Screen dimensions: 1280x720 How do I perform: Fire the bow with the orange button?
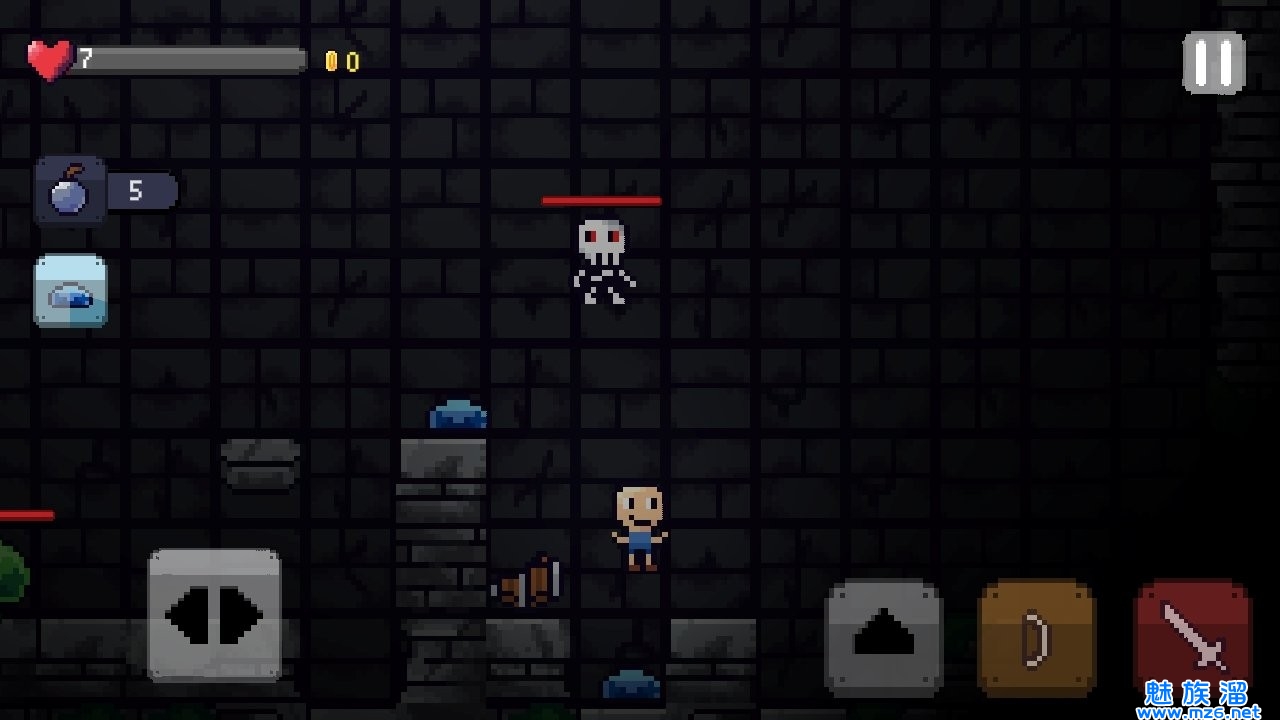coord(1036,638)
